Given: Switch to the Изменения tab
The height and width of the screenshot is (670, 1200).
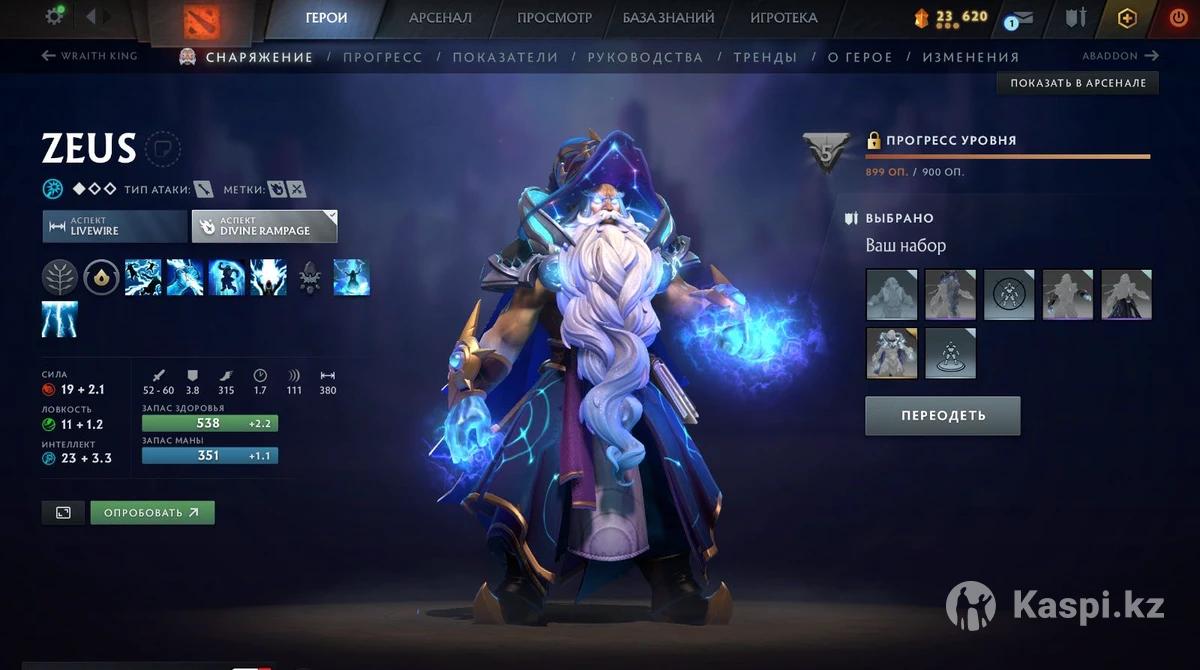Looking at the screenshot, I should click(x=970, y=57).
